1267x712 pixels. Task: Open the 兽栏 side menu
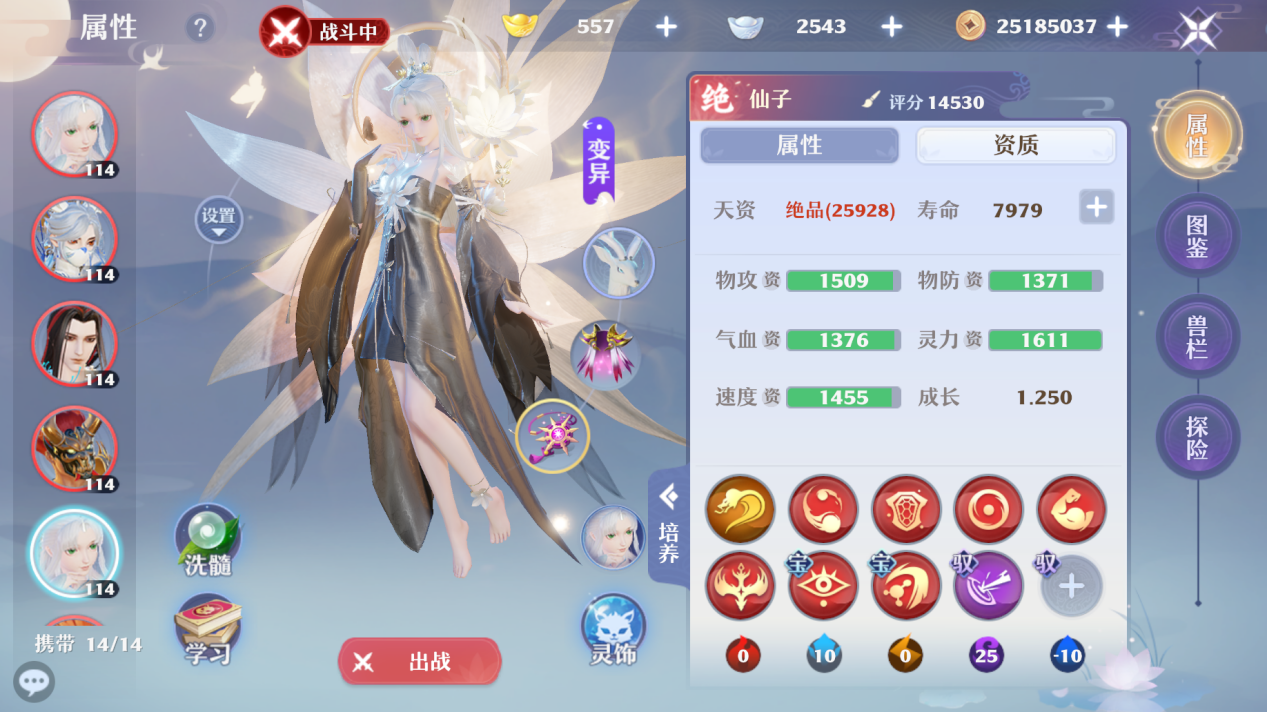pos(1197,337)
